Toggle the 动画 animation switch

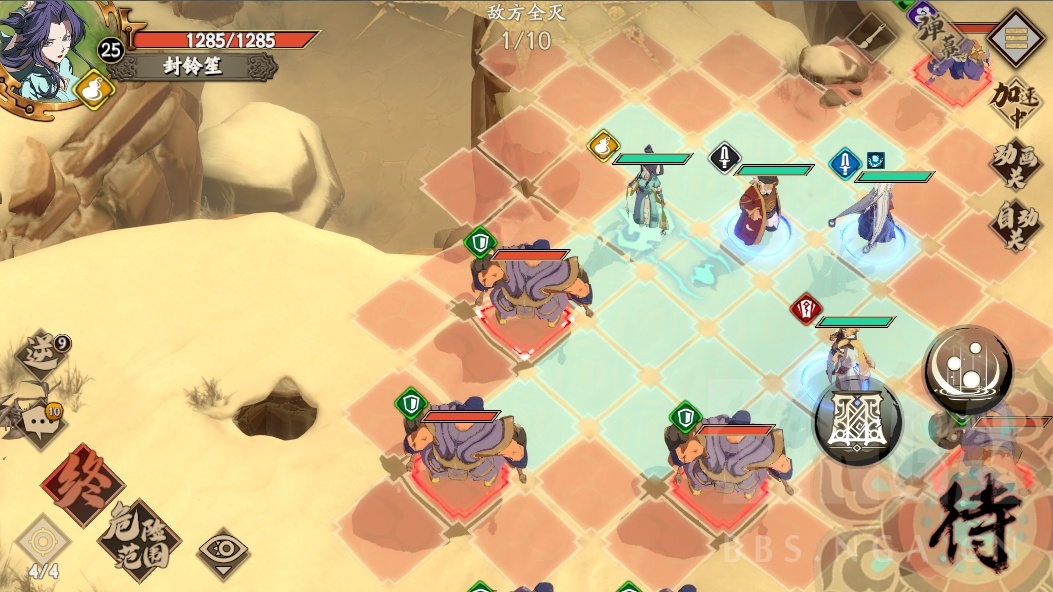click(1014, 164)
